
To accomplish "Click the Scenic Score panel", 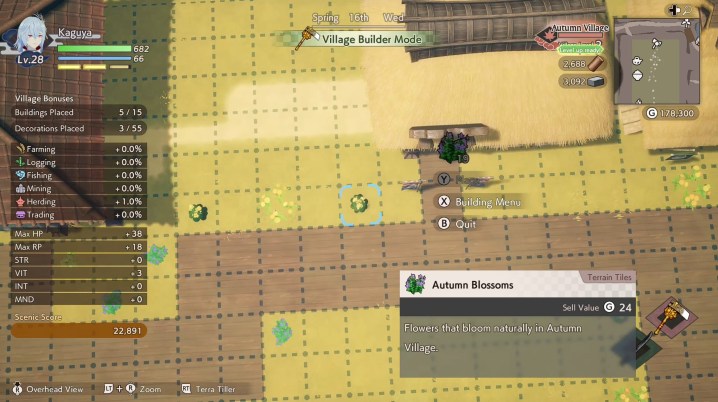I will pyautogui.click(x=78, y=330).
